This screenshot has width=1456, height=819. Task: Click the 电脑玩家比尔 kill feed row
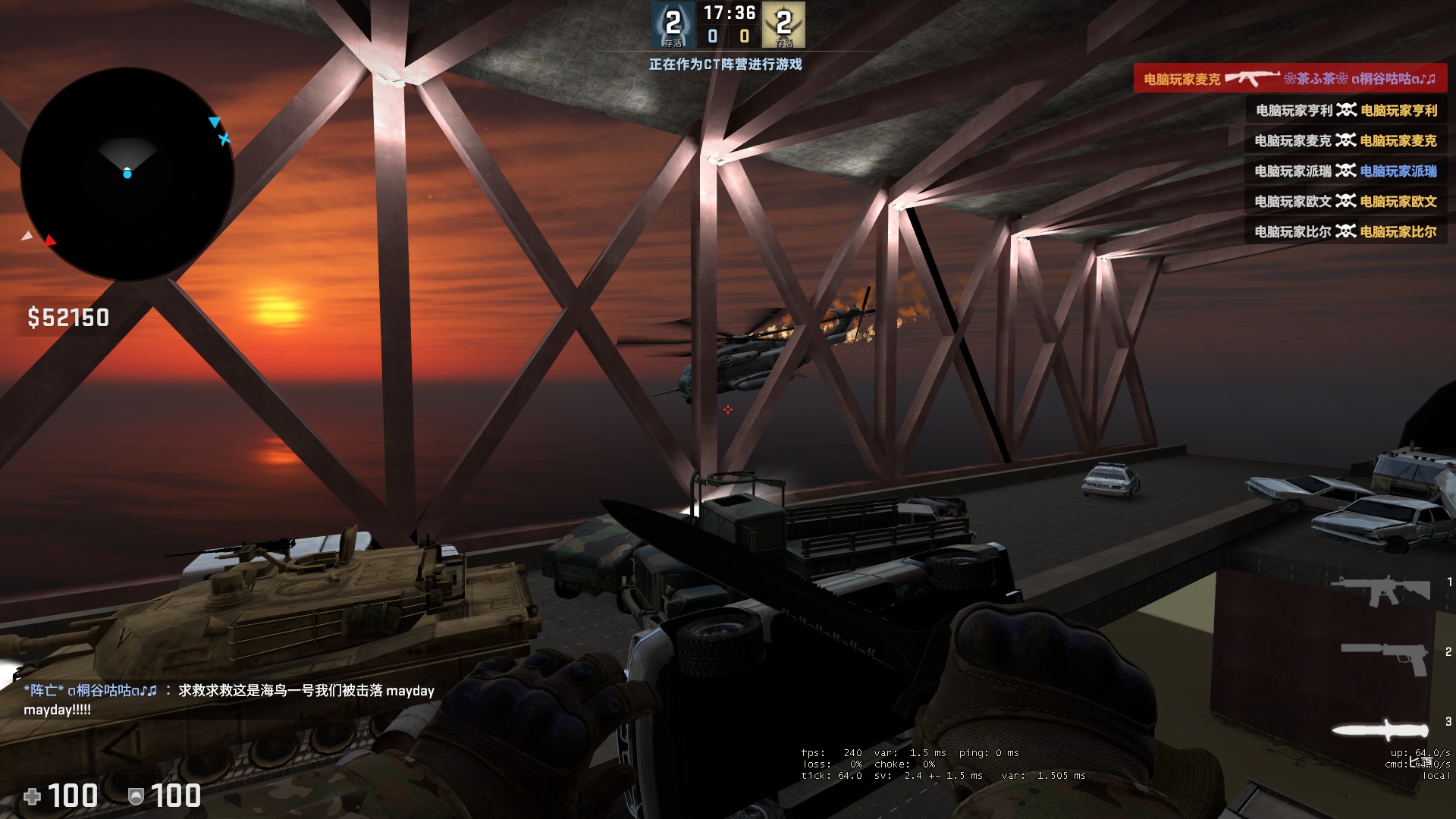pos(1345,232)
